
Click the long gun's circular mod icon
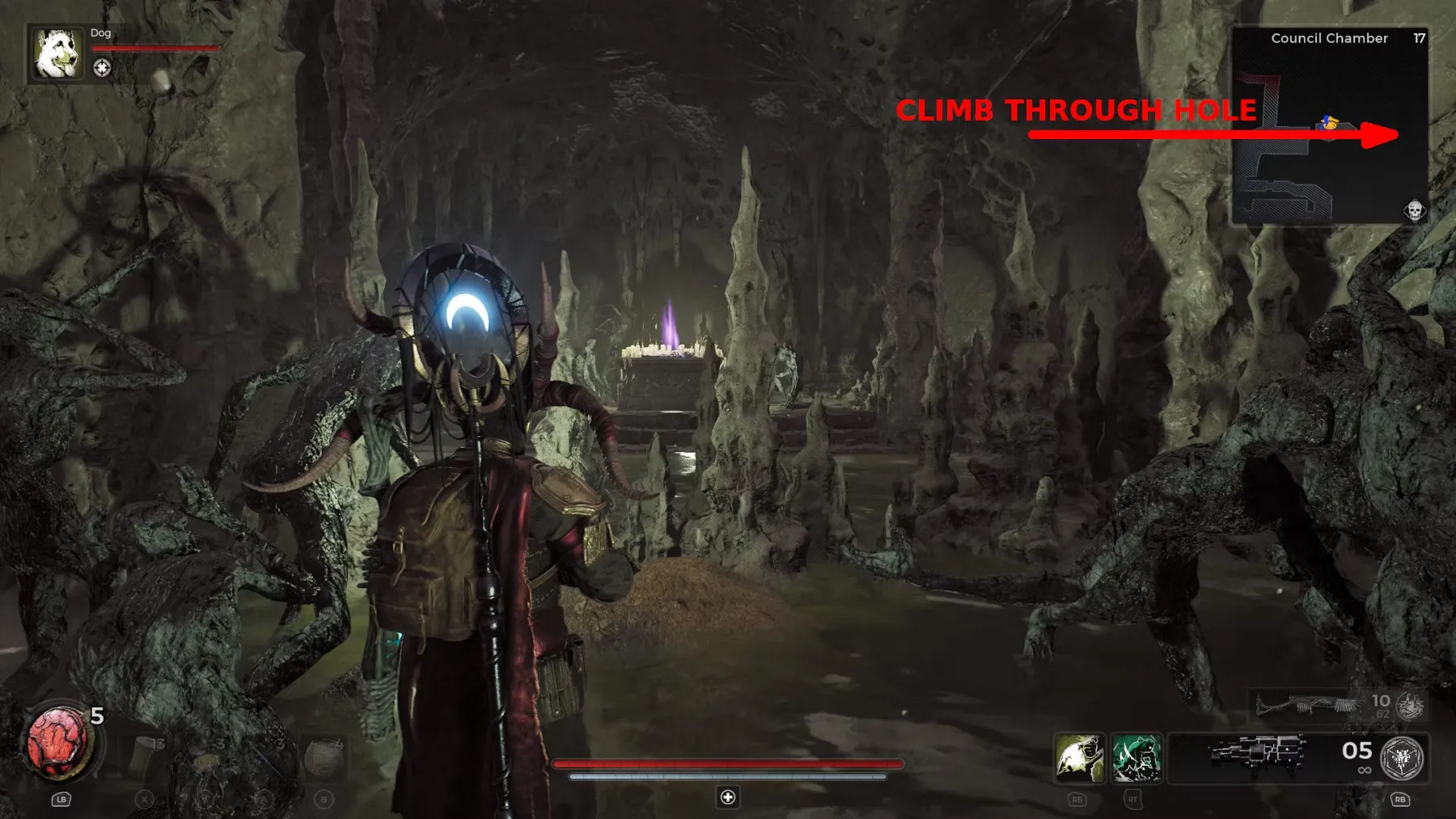click(x=1411, y=705)
